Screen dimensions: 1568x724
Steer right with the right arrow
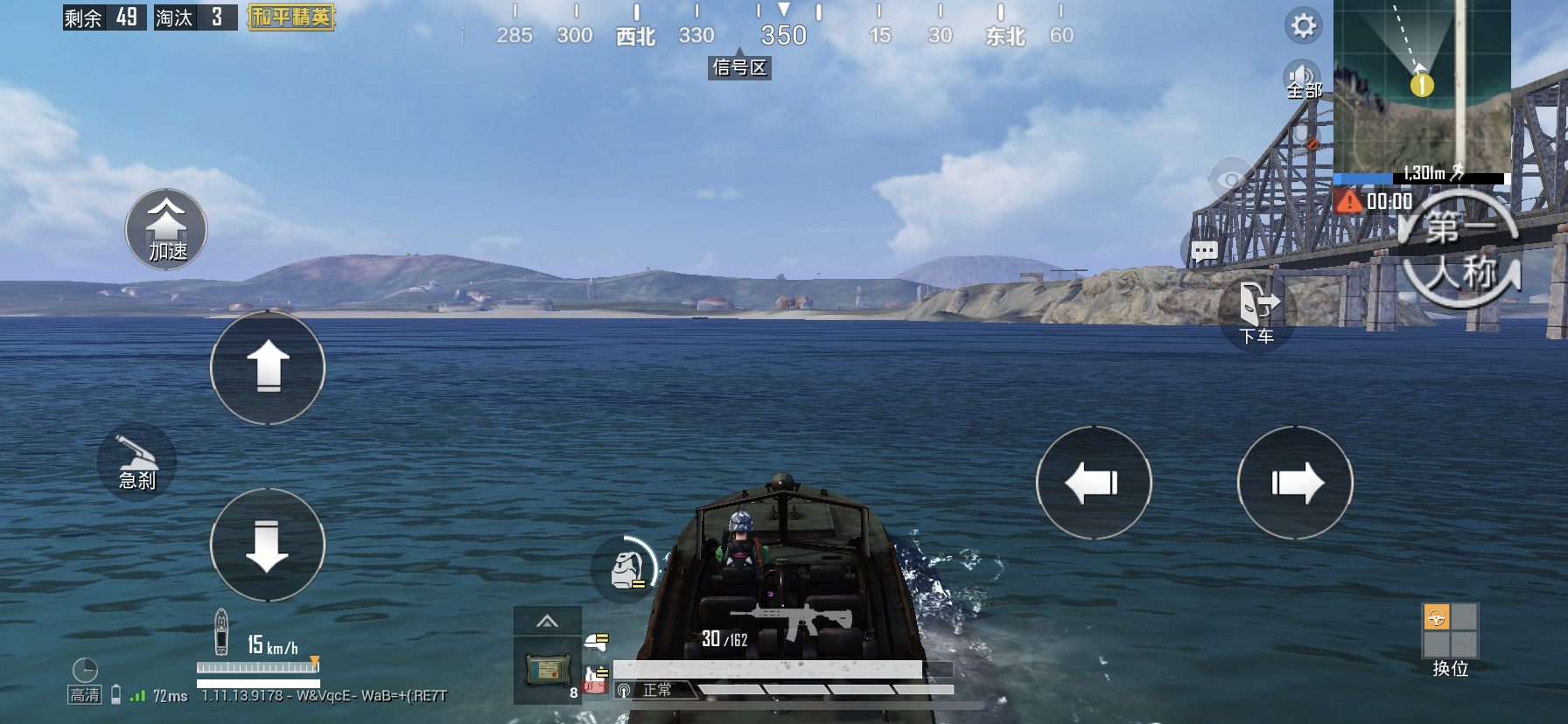(1295, 483)
